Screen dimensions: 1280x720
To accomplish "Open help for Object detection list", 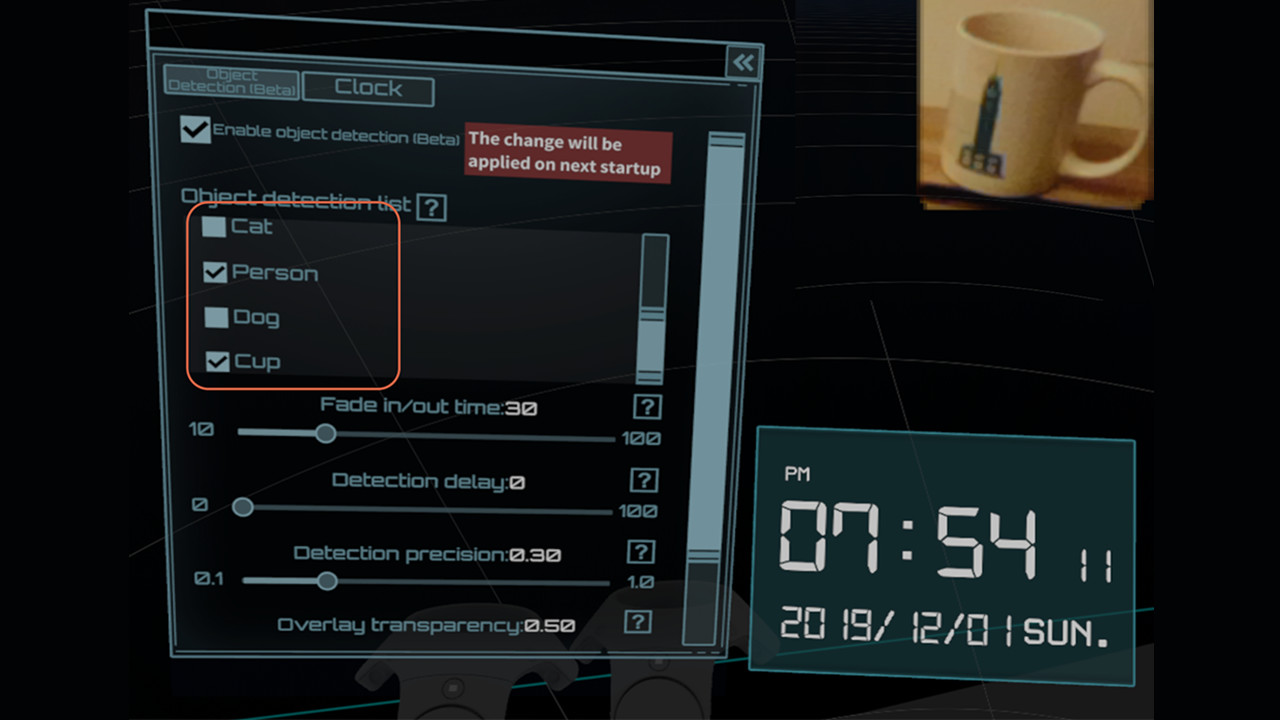I will coord(432,207).
